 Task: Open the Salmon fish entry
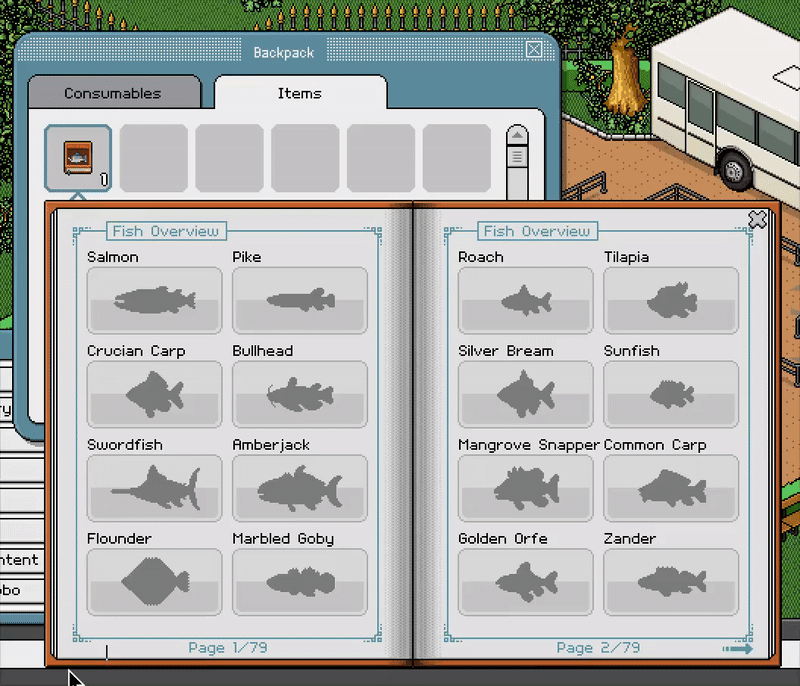click(x=155, y=300)
